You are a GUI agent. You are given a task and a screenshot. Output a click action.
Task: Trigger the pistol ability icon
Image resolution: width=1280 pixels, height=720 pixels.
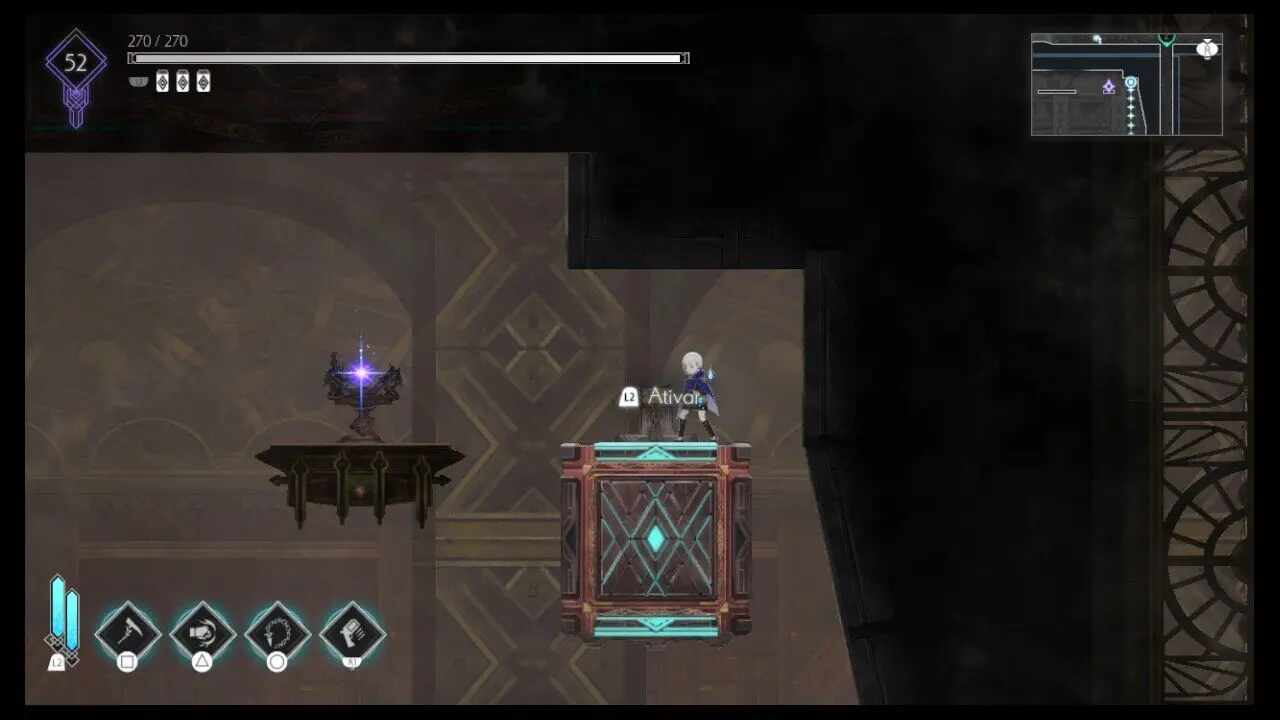coord(353,631)
